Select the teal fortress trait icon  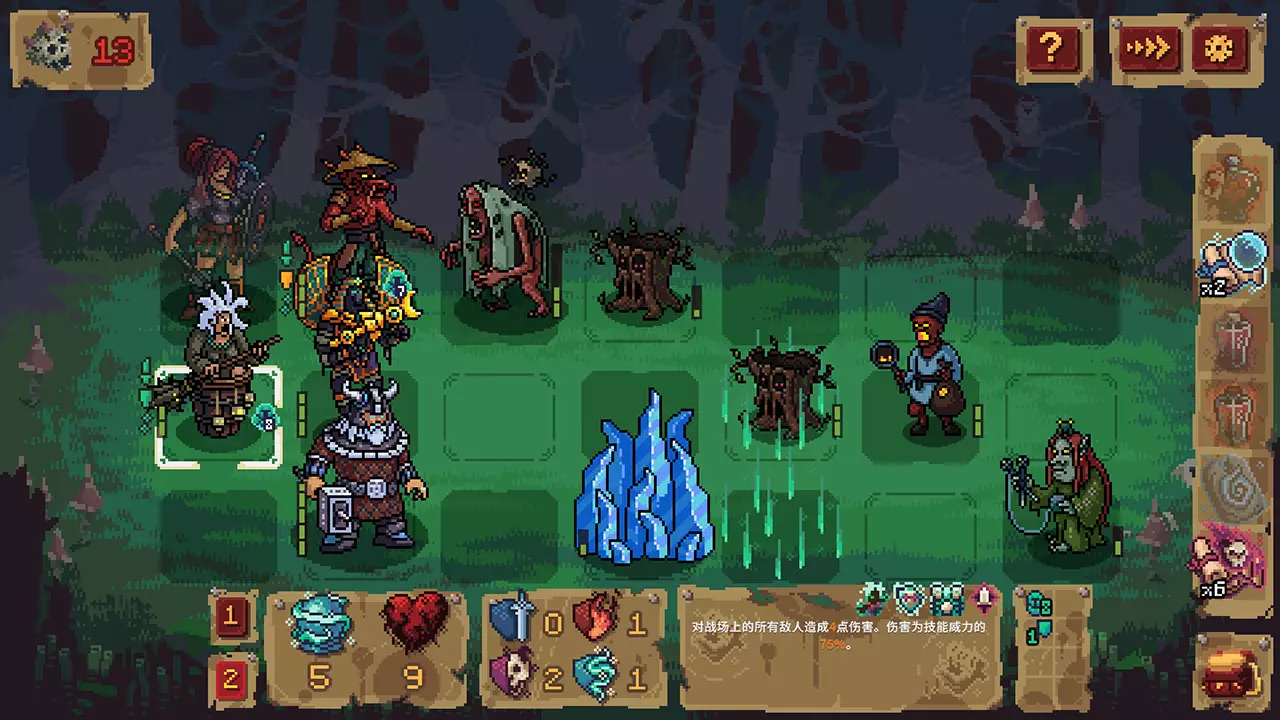click(946, 598)
